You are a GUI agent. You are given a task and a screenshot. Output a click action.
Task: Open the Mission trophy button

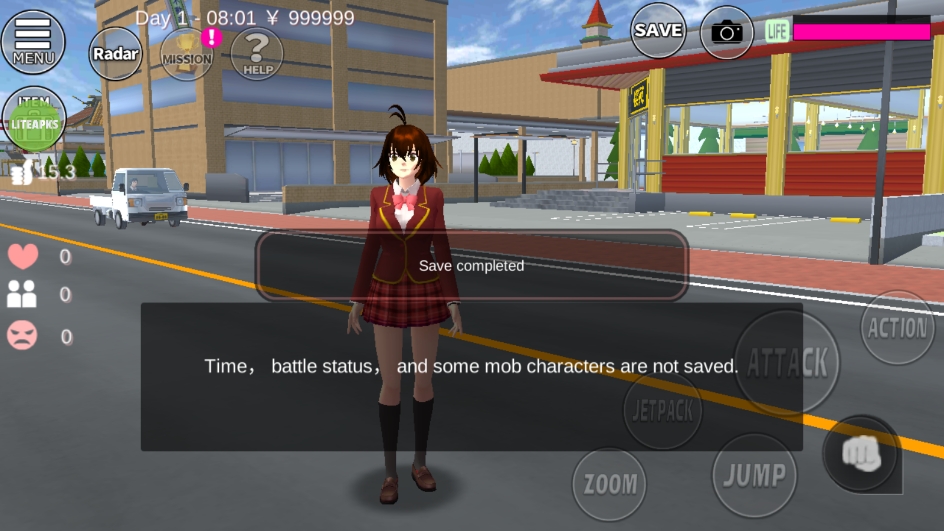click(x=187, y=53)
